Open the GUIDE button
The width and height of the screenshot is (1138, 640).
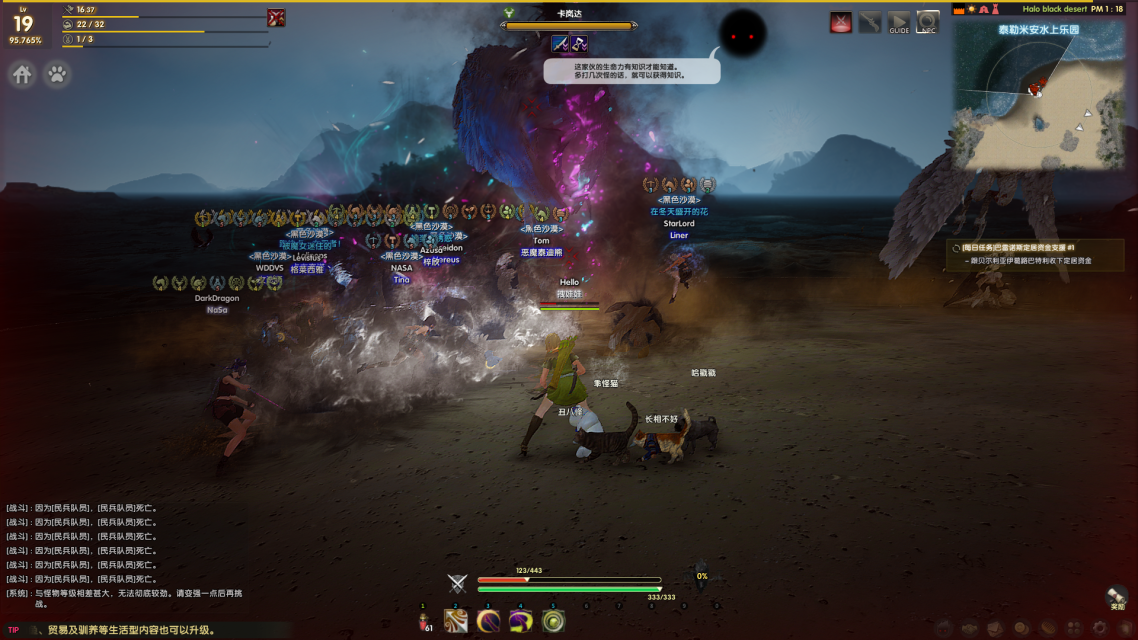click(899, 23)
